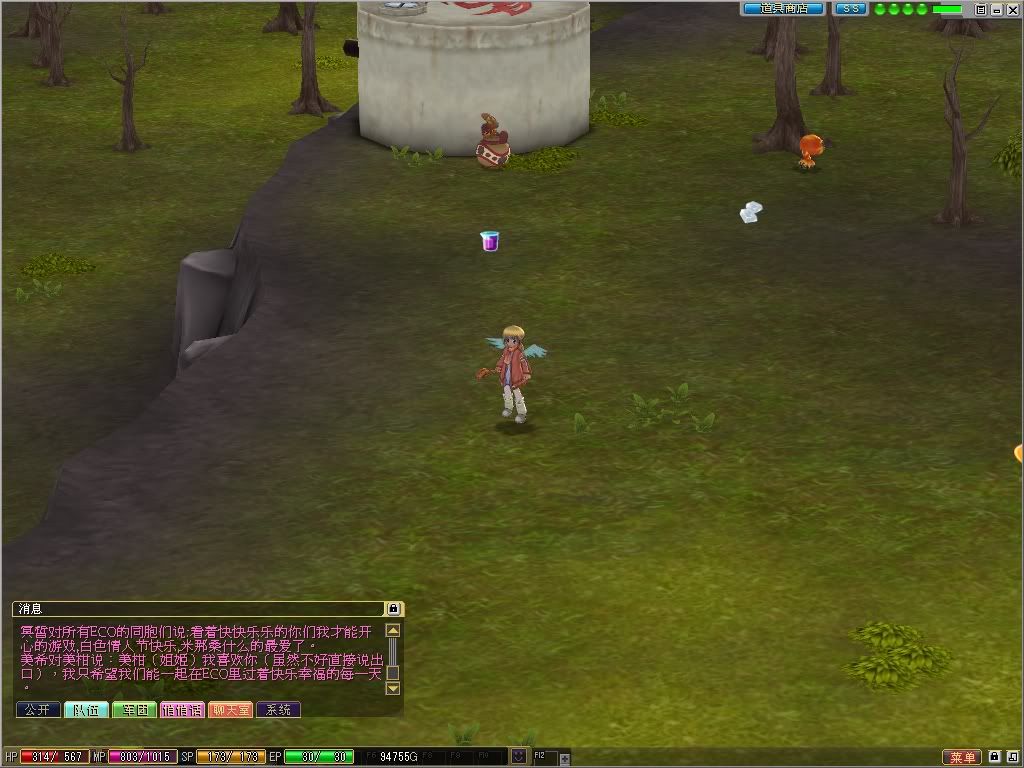Open the 菜单 main menu
This screenshot has height=768, width=1024.
[961, 757]
